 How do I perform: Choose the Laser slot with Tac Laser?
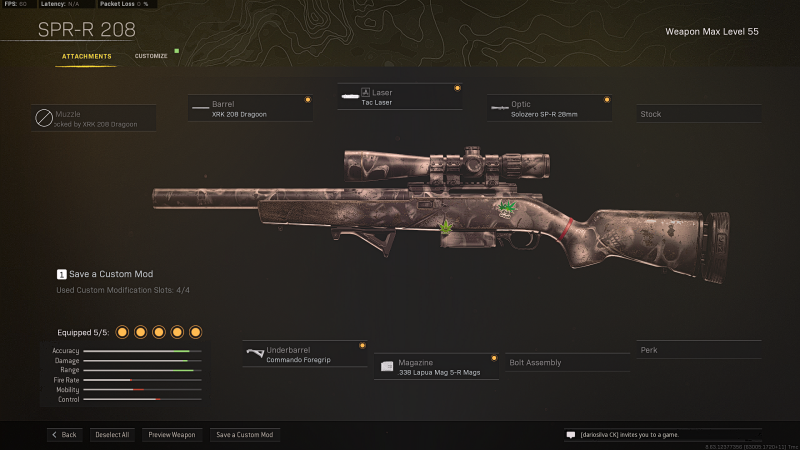tap(398, 97)
